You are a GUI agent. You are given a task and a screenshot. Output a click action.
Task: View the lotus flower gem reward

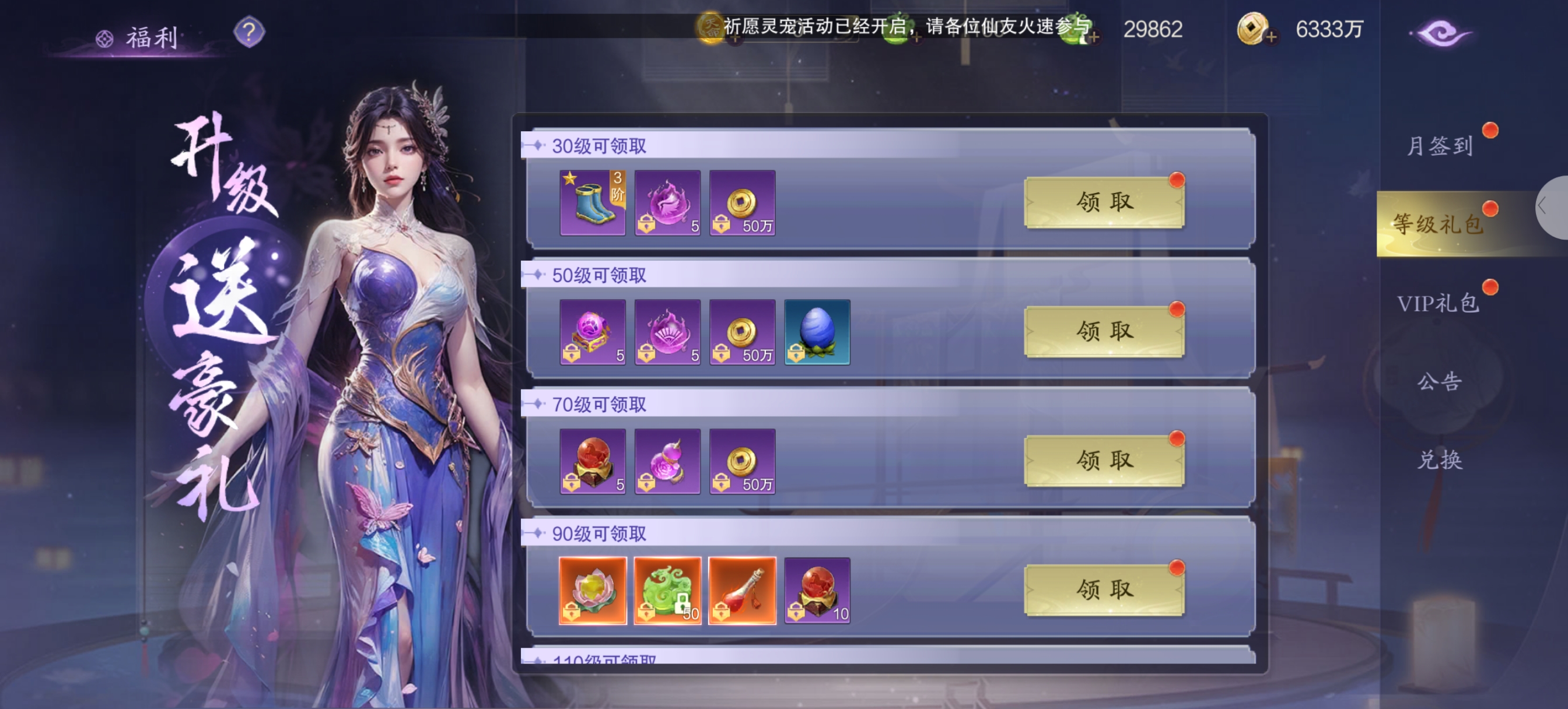pos(592,590)
